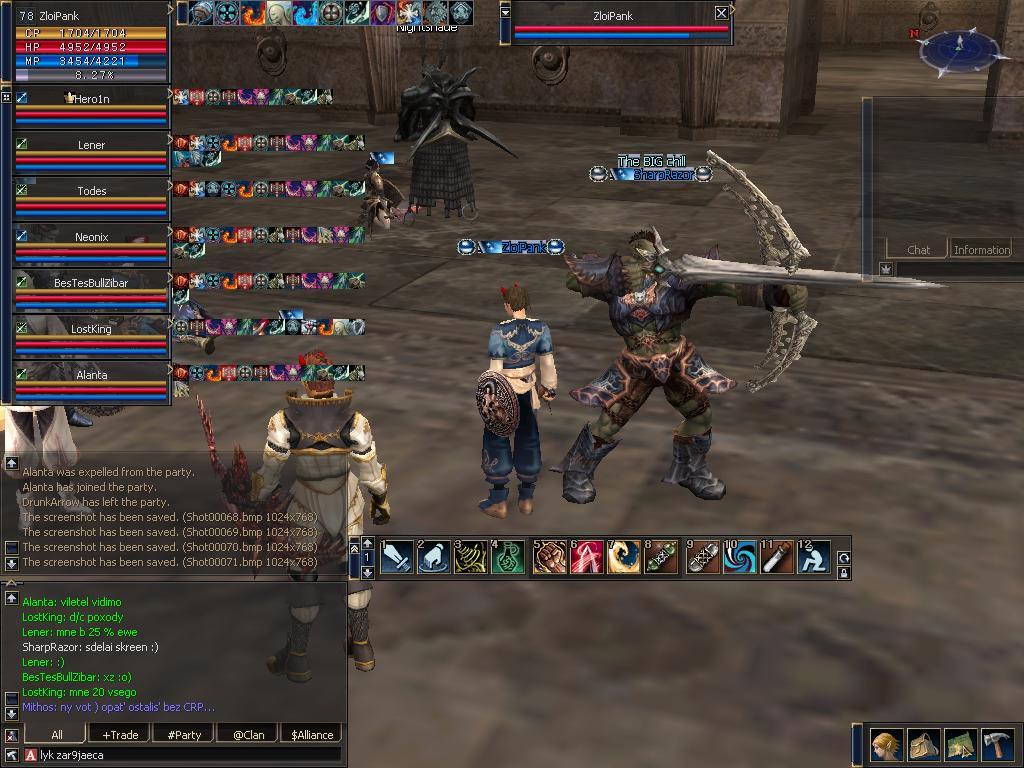1024x768 pixels.
Task: Target party member Todes
Action: tap(91, 191)
